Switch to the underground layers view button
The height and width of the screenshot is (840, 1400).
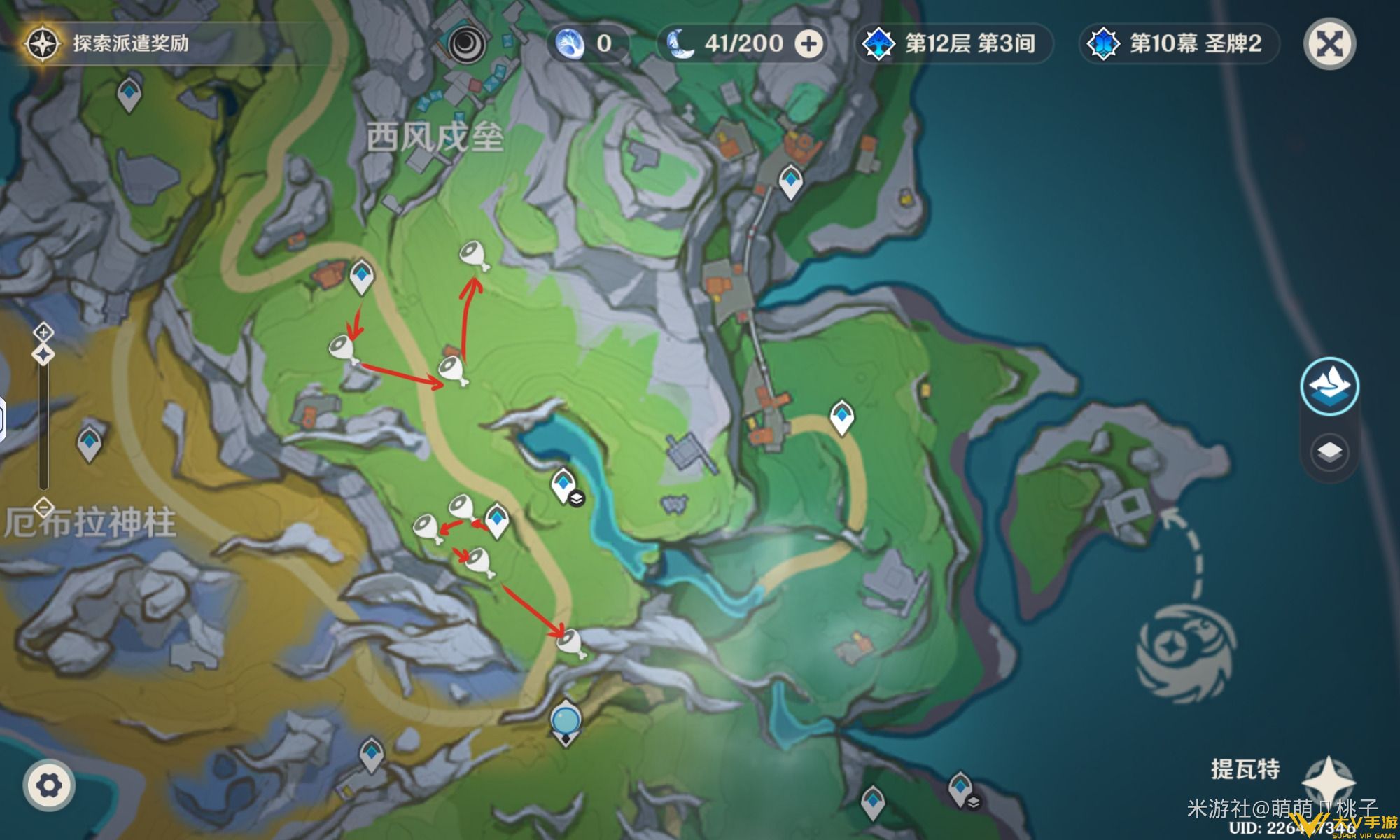[x=1329, y=452]
